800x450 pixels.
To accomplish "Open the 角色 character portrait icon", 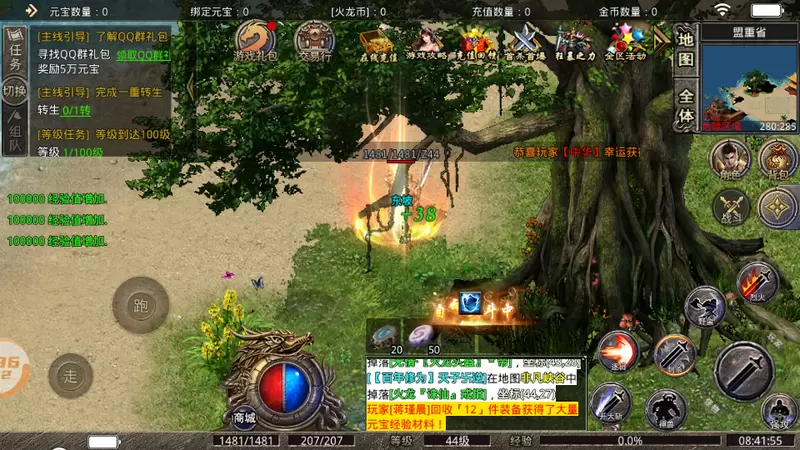I will pyautogui.click(x=729, y=160).
